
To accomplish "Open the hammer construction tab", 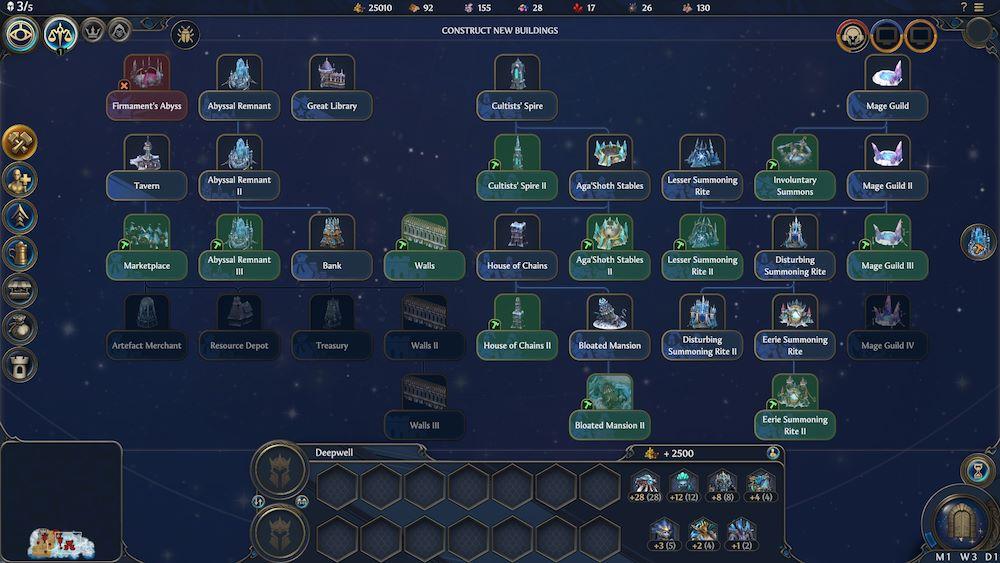I will click(19, 143).
